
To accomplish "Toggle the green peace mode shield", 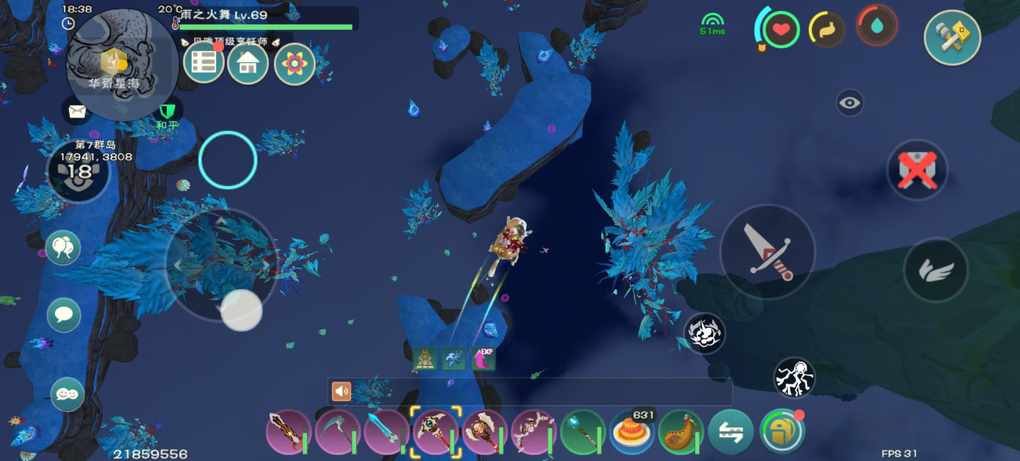I will 167,110.
